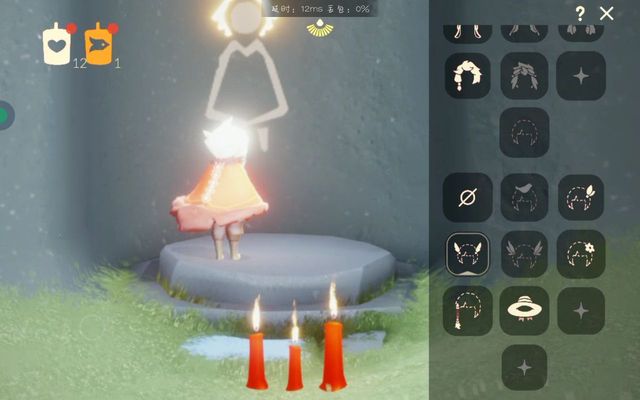Open the question mark help
Screen dimensions: 640x400
(580, 13)
